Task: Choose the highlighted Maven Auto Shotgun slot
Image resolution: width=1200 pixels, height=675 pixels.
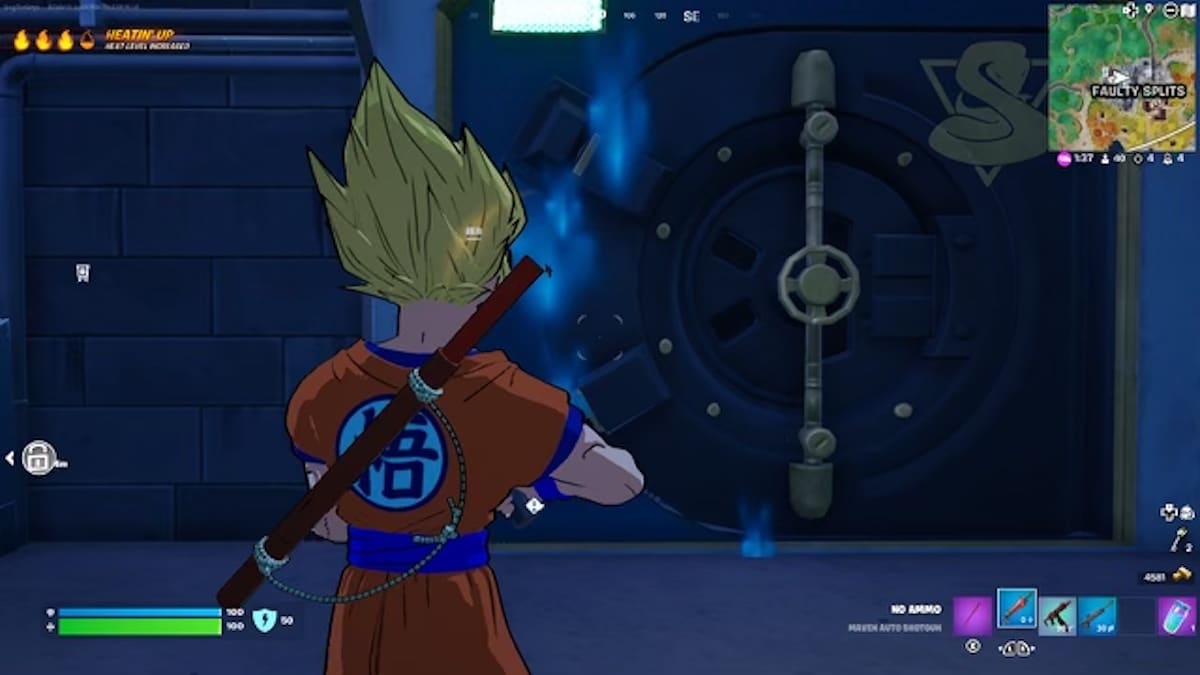Action: click(x=1017, y=609)
